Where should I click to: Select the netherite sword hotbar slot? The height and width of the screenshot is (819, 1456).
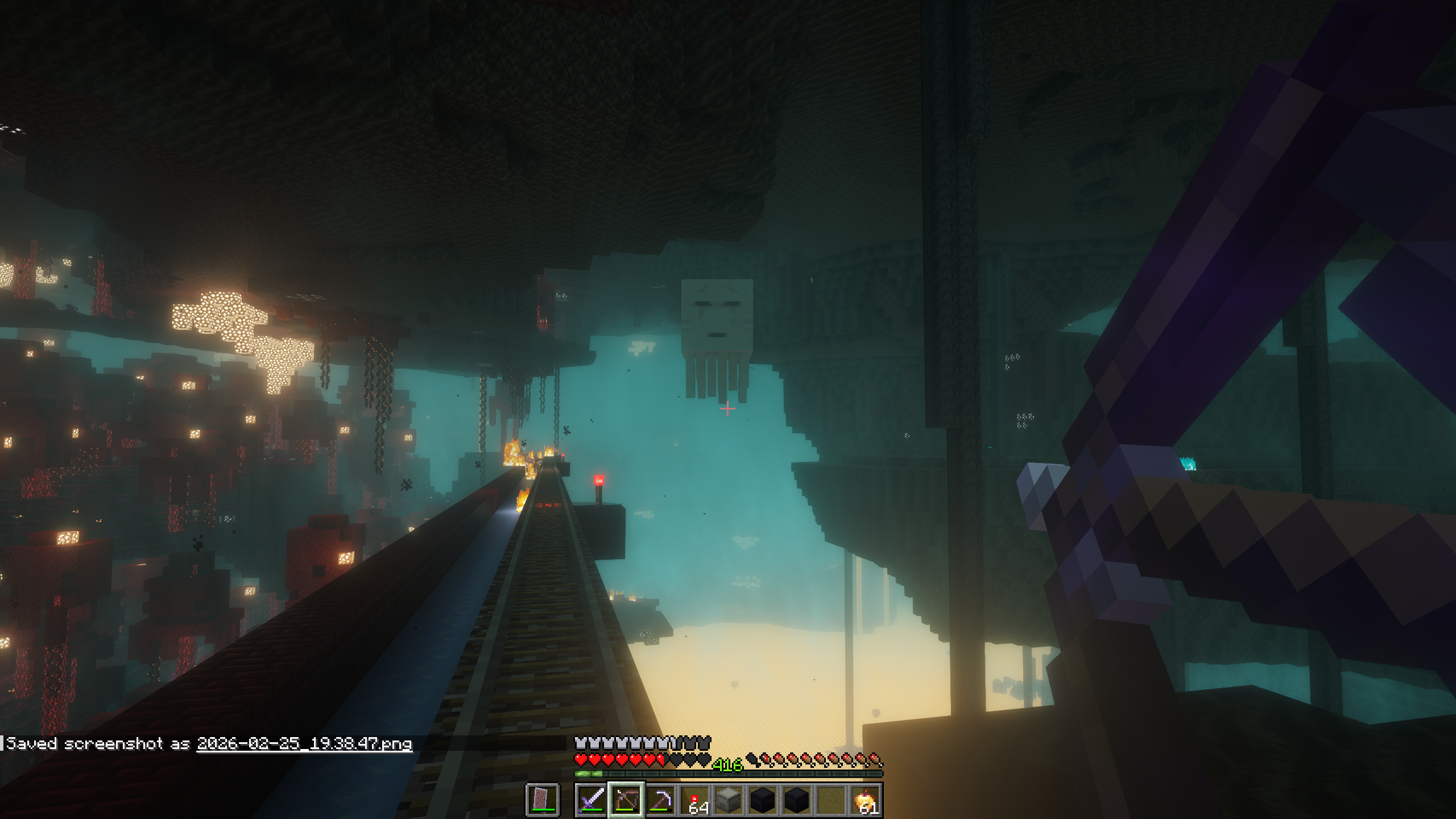(x=591, y=800)
